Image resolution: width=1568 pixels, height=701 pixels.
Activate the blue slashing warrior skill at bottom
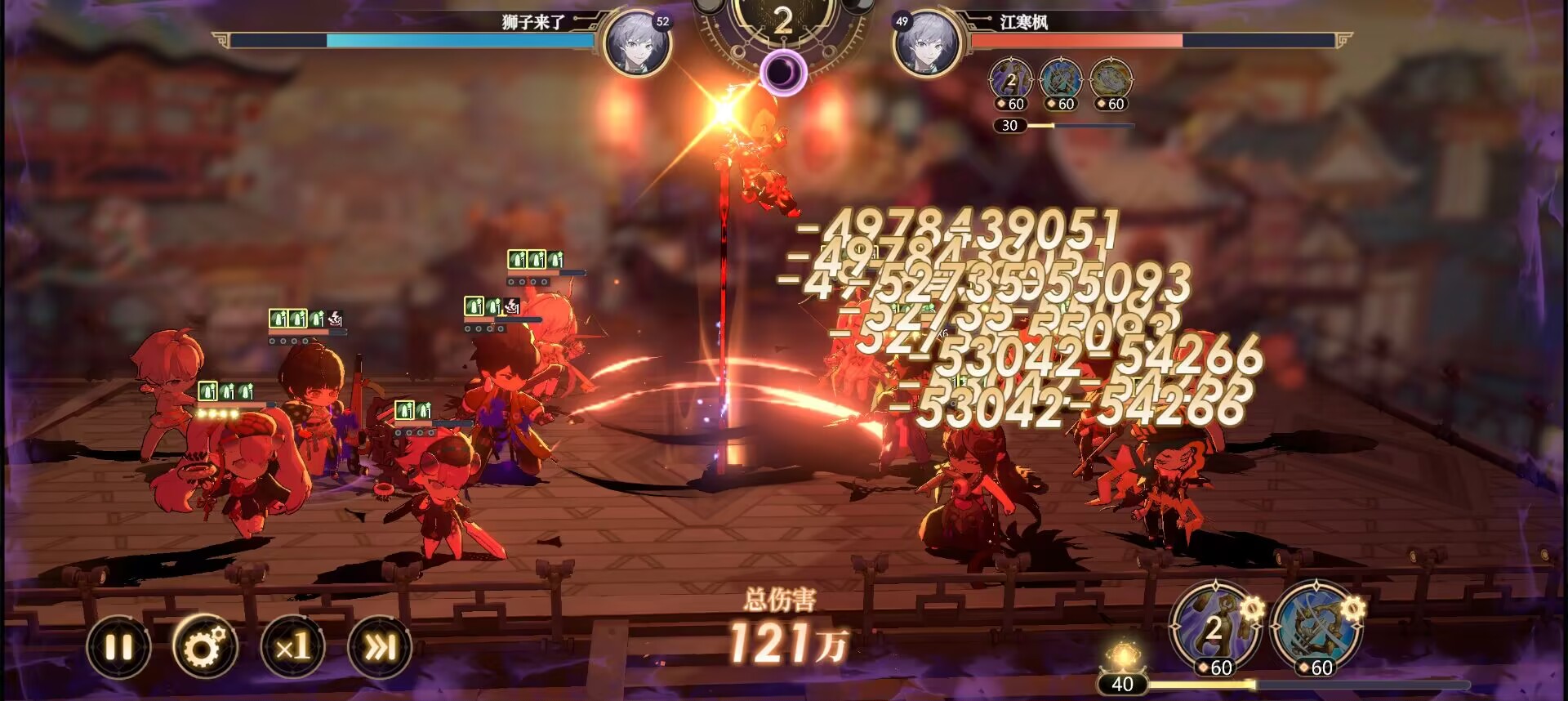point(1315,627)
